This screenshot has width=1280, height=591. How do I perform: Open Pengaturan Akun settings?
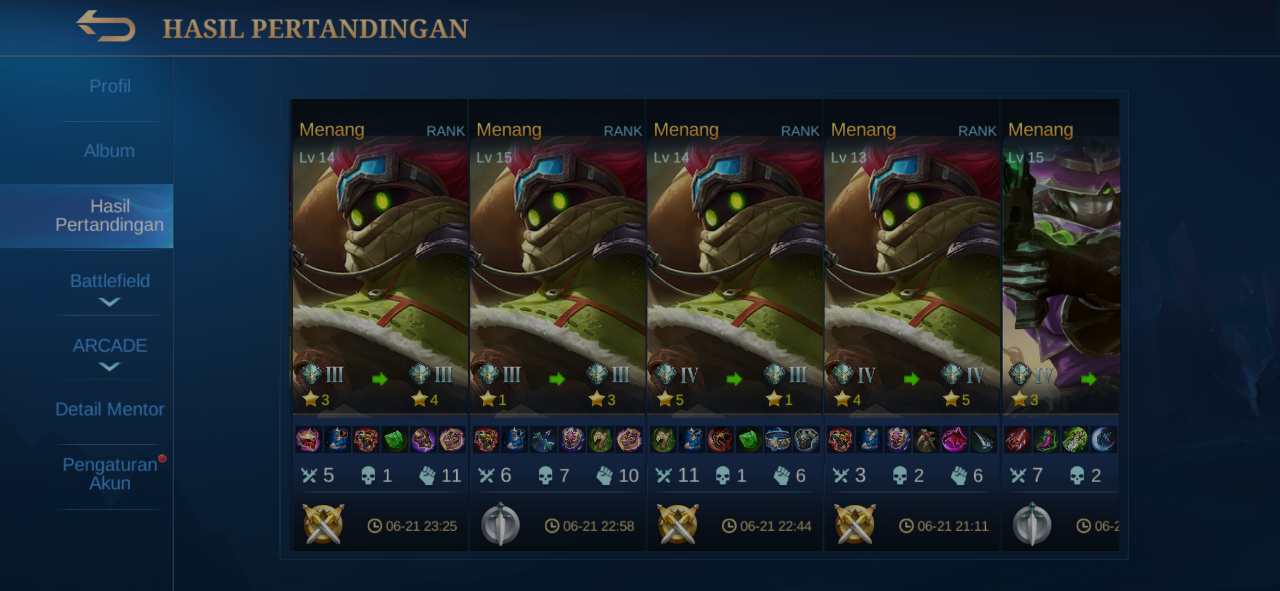[x=110, y=474]
